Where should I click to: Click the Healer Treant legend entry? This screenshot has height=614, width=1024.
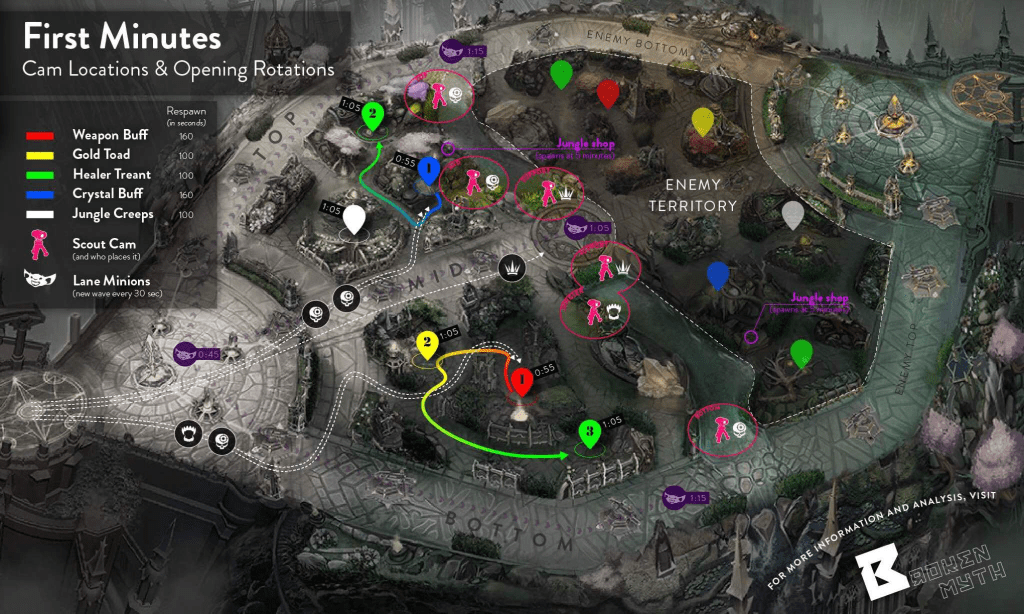(111, 175)
